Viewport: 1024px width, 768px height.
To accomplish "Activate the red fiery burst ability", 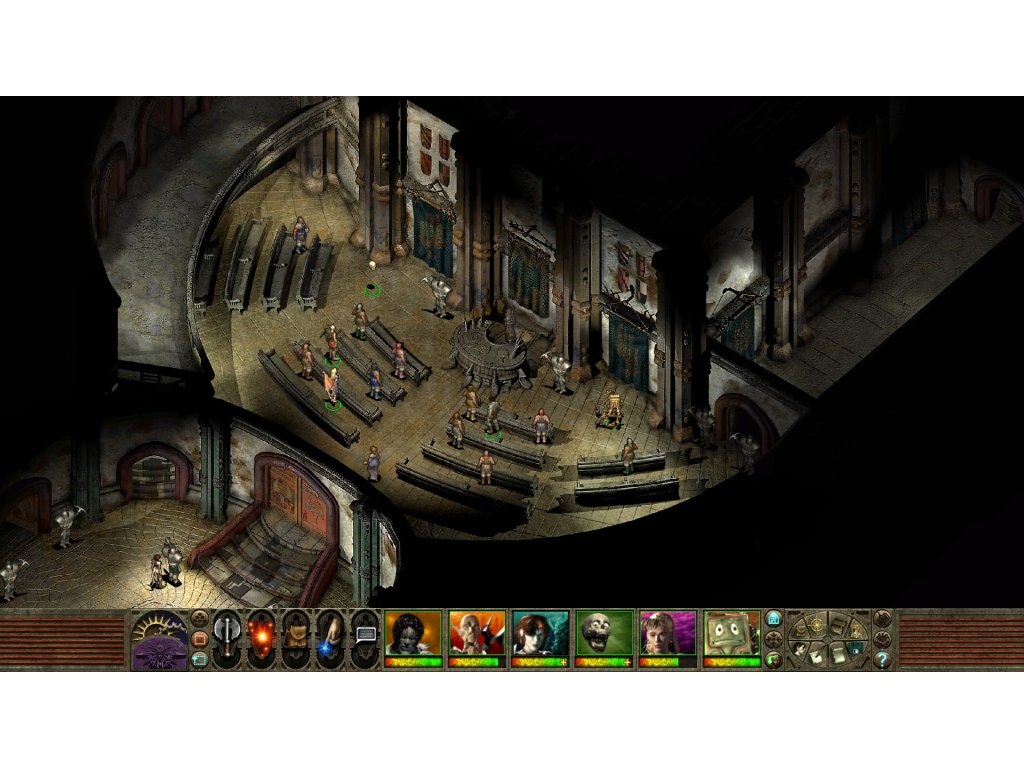I will 261,638.
